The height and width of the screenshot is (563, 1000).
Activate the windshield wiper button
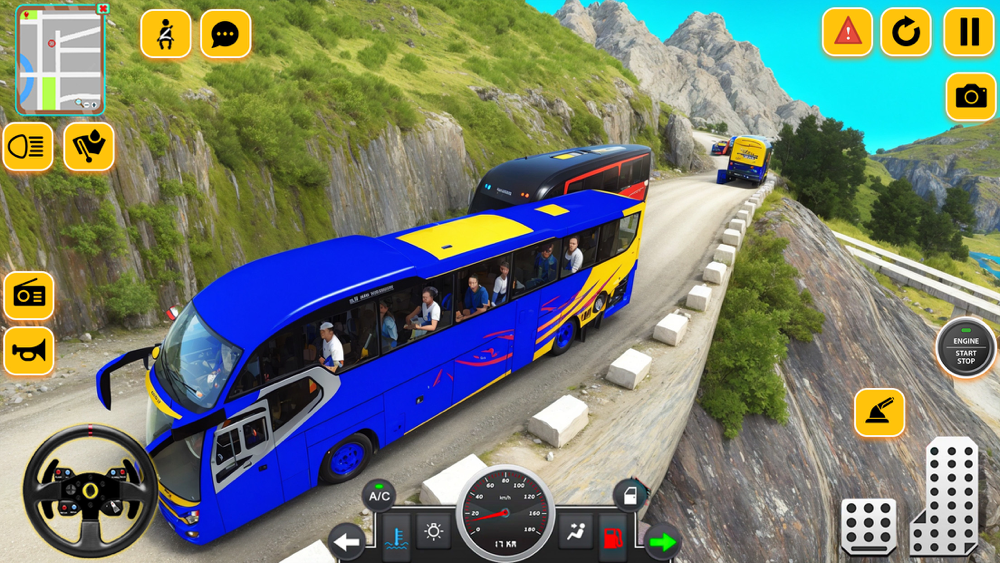coord(89,147)
